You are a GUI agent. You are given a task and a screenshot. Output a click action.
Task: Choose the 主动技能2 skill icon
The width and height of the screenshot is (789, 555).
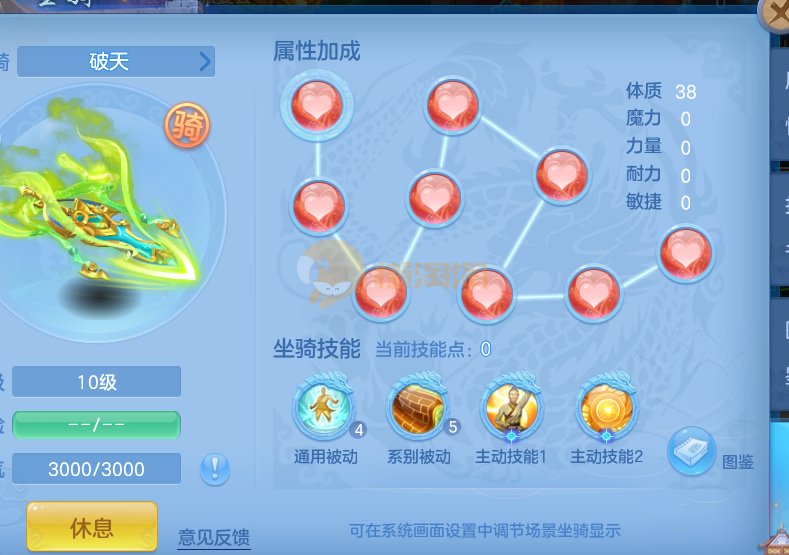point(606,408)
